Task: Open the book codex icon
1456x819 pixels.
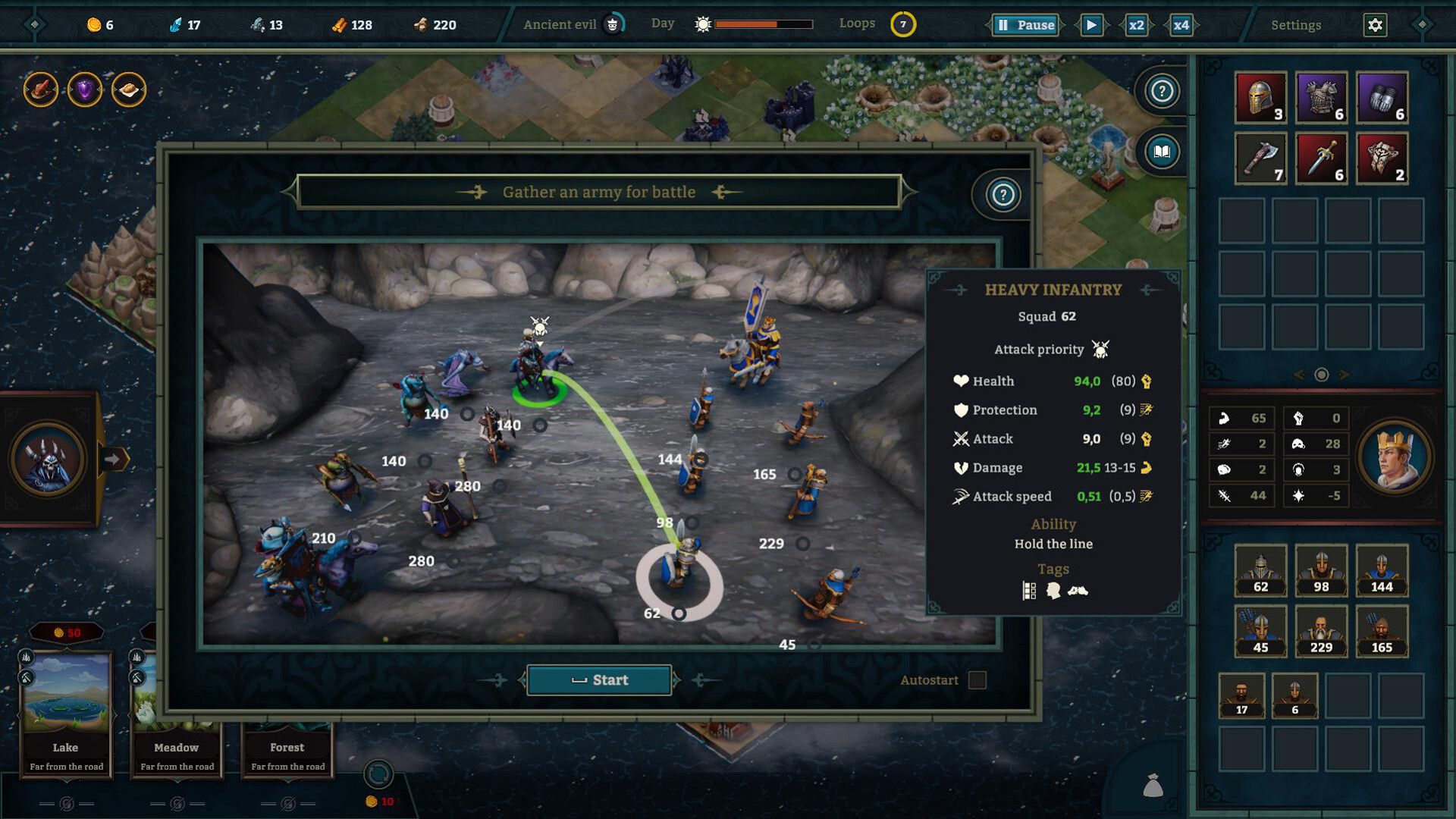Action: (1162, 152)
